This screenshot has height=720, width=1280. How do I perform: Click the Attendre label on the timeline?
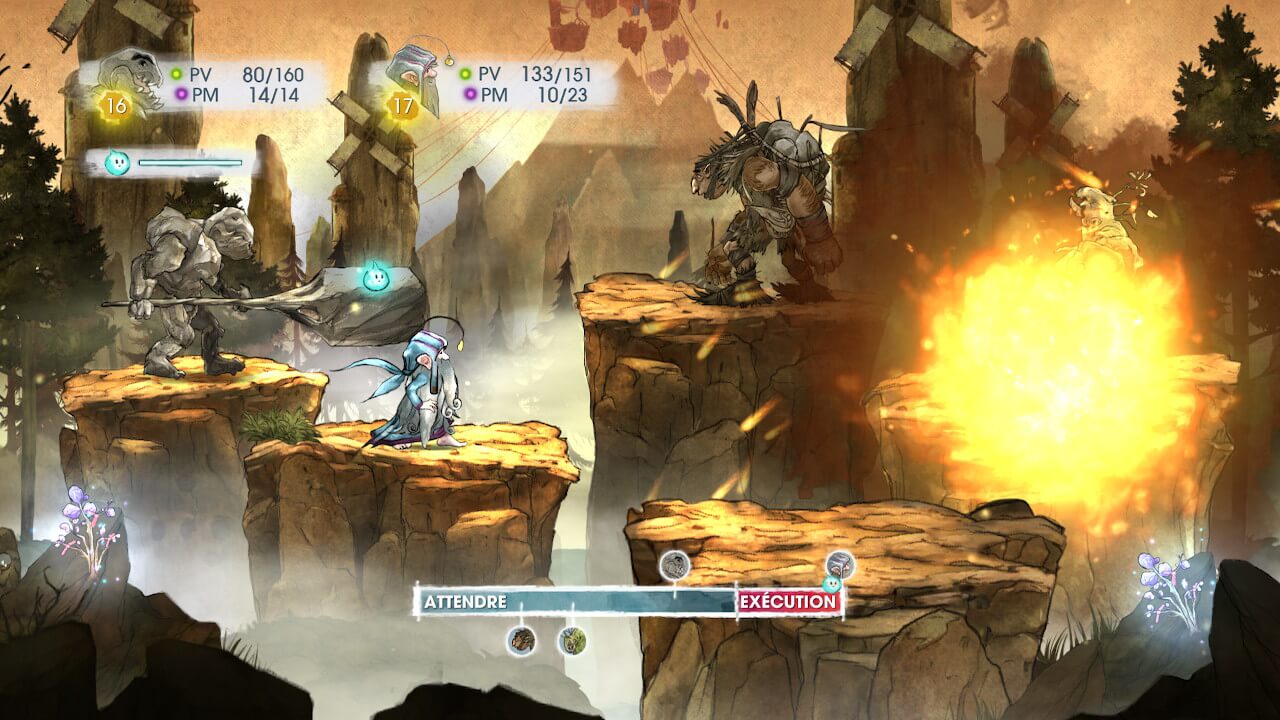(x=465, y=602)
